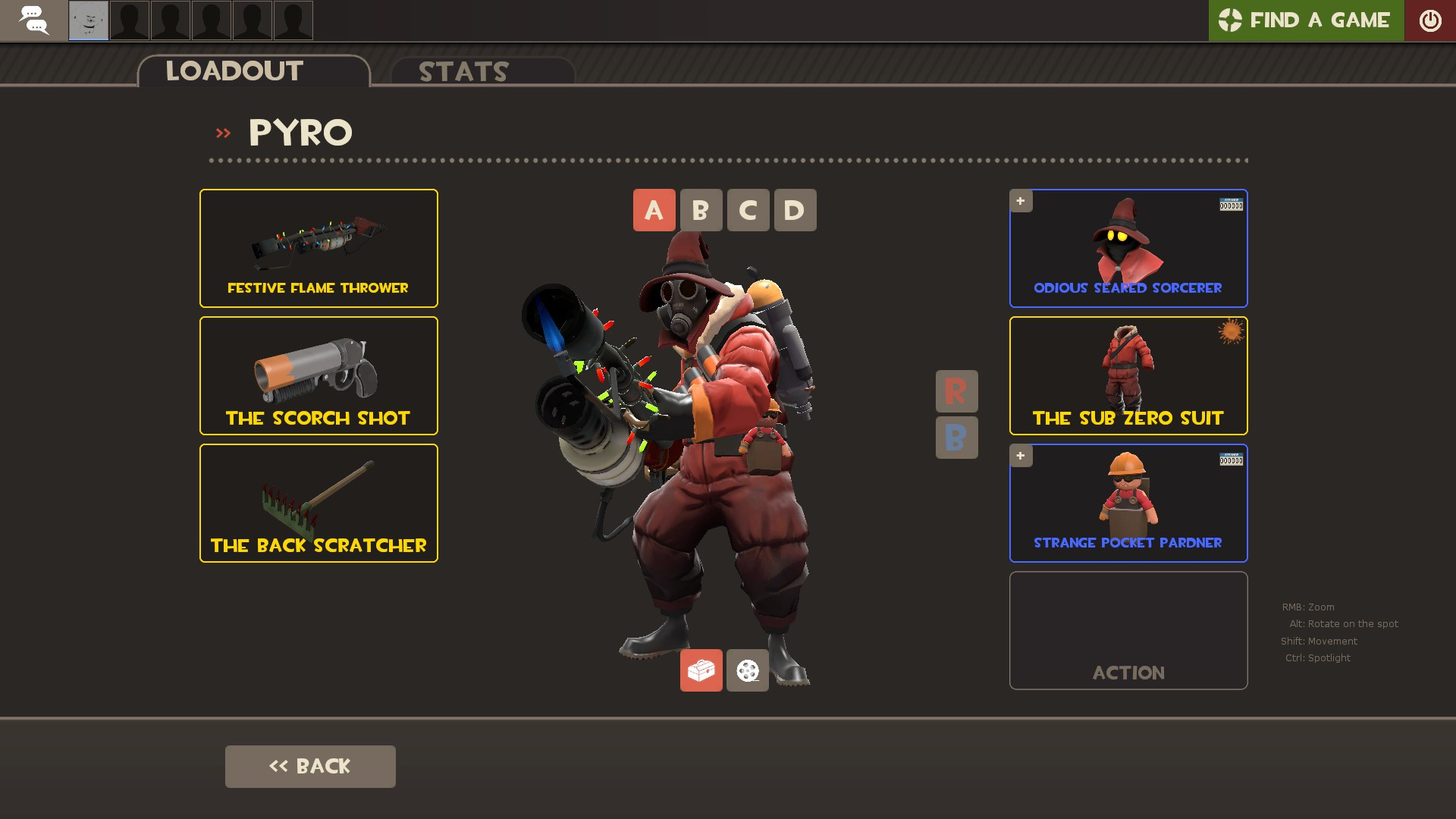Image resolution: width=1456 pixels, height=819 pixels.
Task: Open the empty Action slot
Action: click(x=1128, y=630)
